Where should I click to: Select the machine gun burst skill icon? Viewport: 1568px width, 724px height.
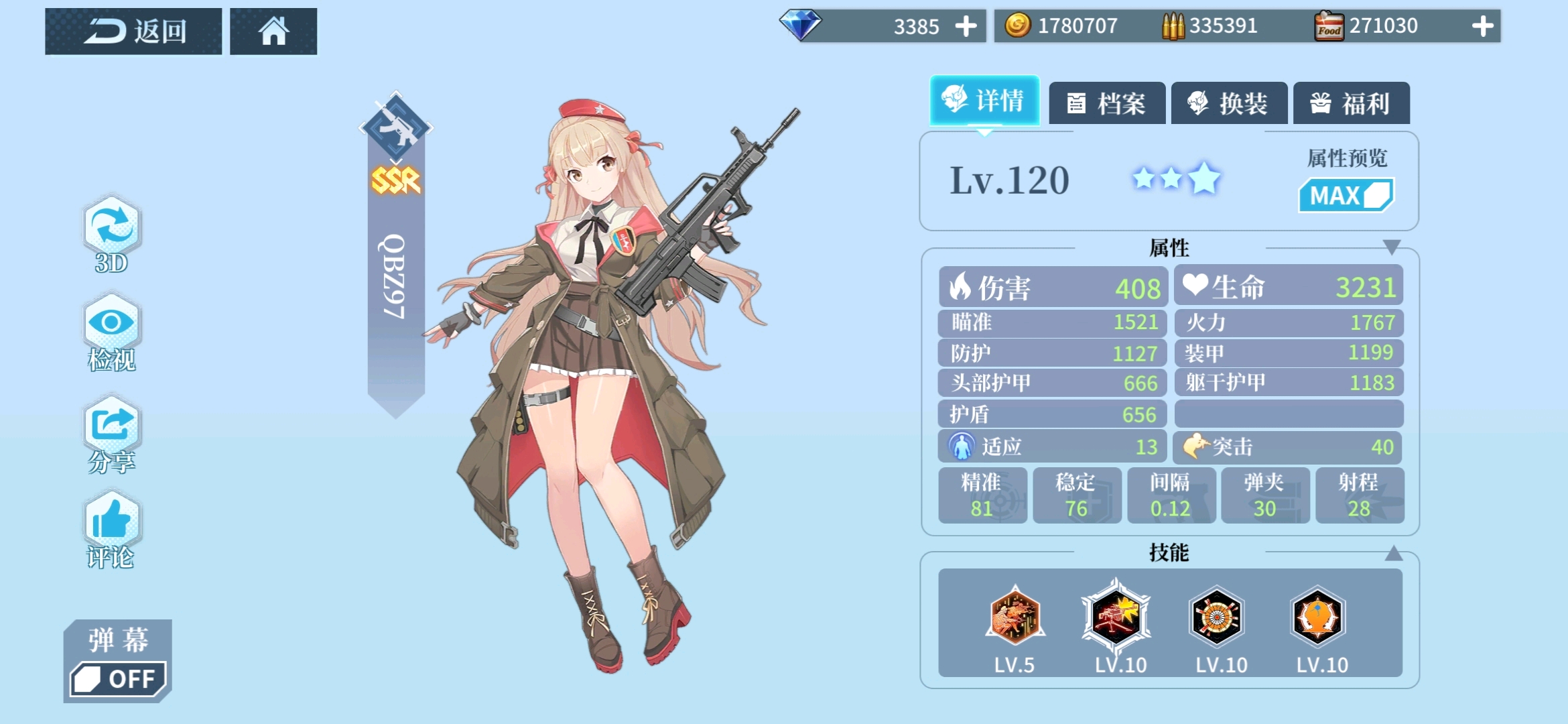point(1116,617)
